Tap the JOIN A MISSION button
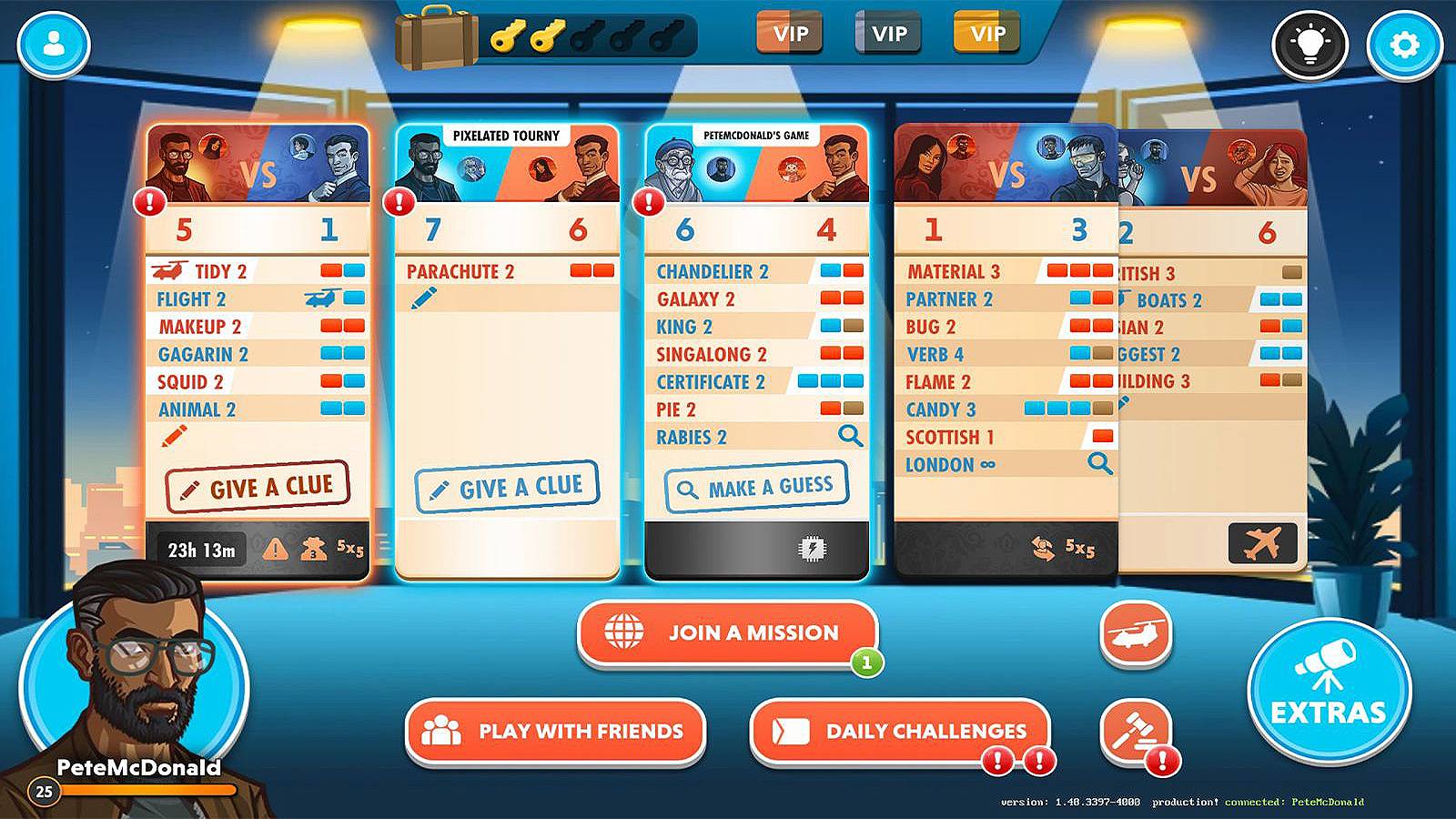The width and height of the screenshot is (1456, 819). click(x=728, y=633)
